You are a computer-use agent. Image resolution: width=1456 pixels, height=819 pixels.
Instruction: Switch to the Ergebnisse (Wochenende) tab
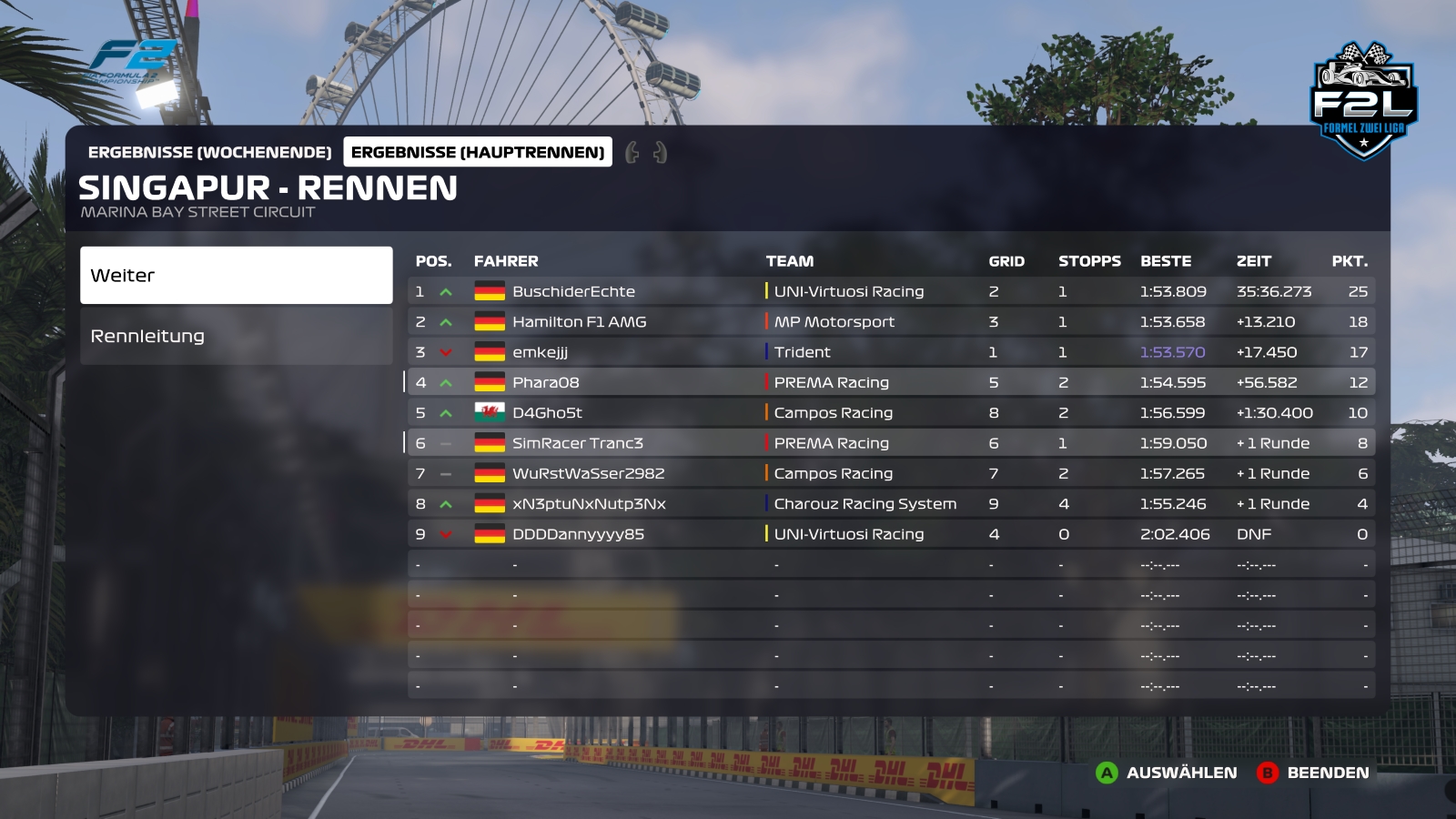[x=209, y=152]
